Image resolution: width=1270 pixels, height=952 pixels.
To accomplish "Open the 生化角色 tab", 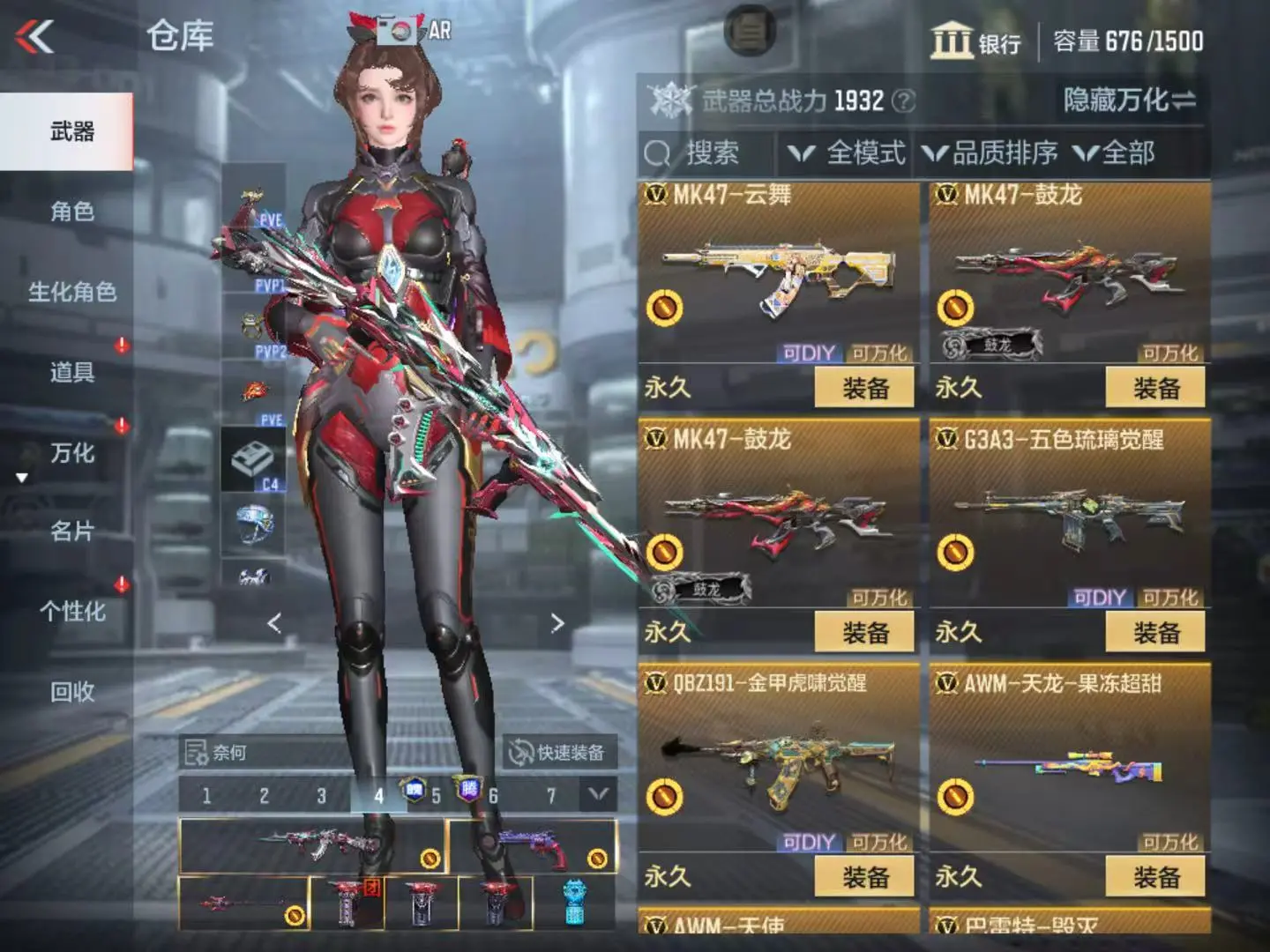I will click(71, 292).
